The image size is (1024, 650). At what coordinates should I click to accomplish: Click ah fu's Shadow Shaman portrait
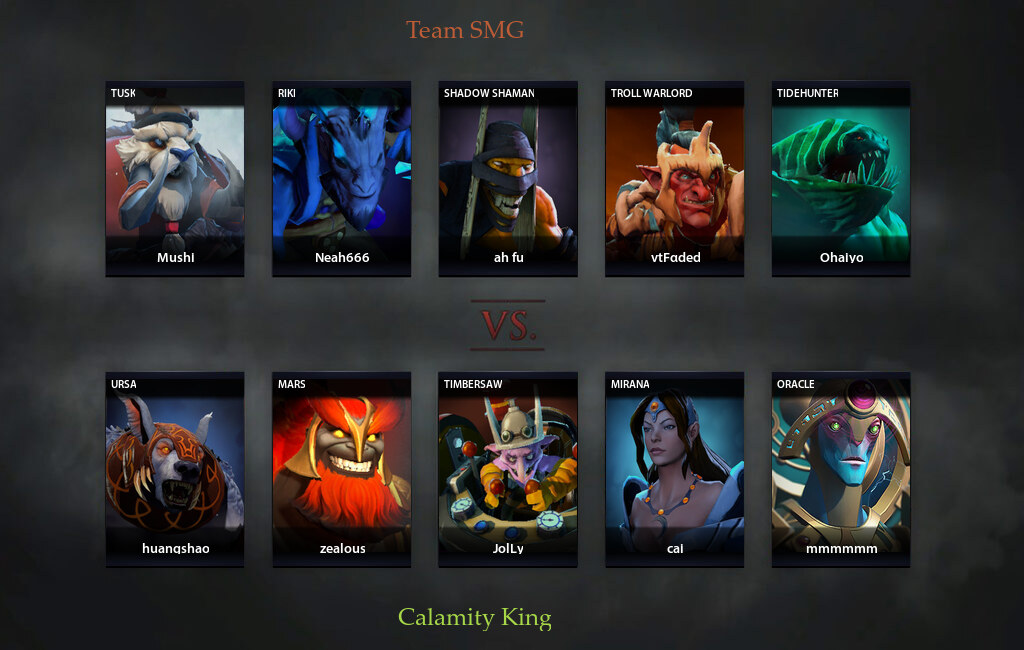click(508, 178)
